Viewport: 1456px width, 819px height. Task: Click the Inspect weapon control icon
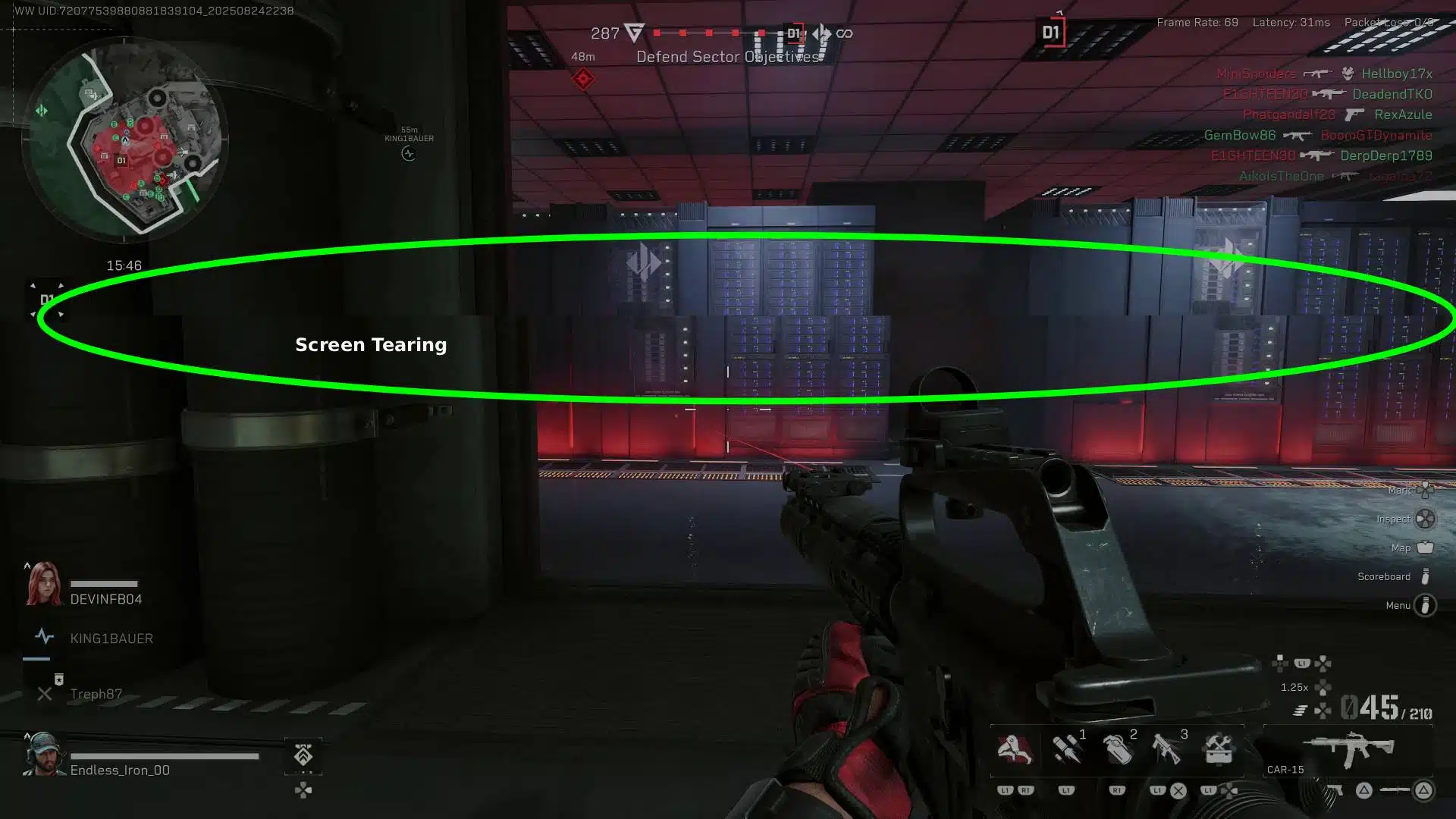click(1425, 519)
